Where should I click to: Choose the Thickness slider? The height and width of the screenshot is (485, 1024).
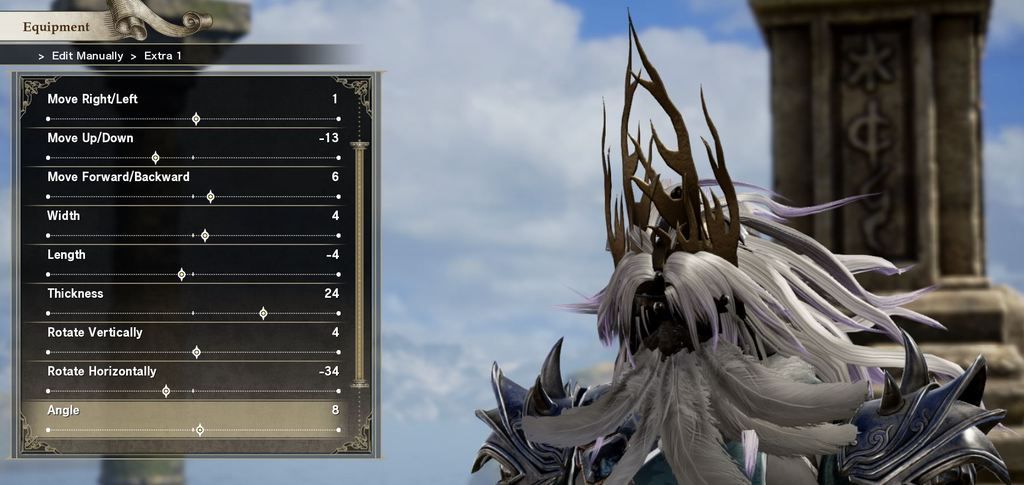click(193, 303)
